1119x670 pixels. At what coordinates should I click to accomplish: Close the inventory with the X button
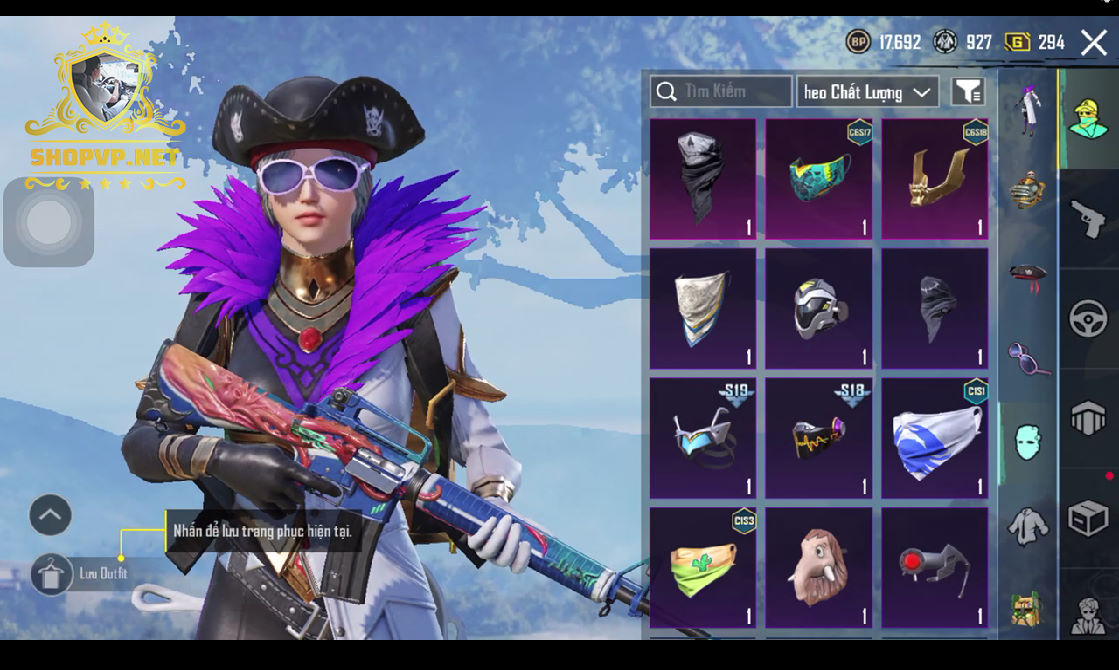tap(1093, 42)
